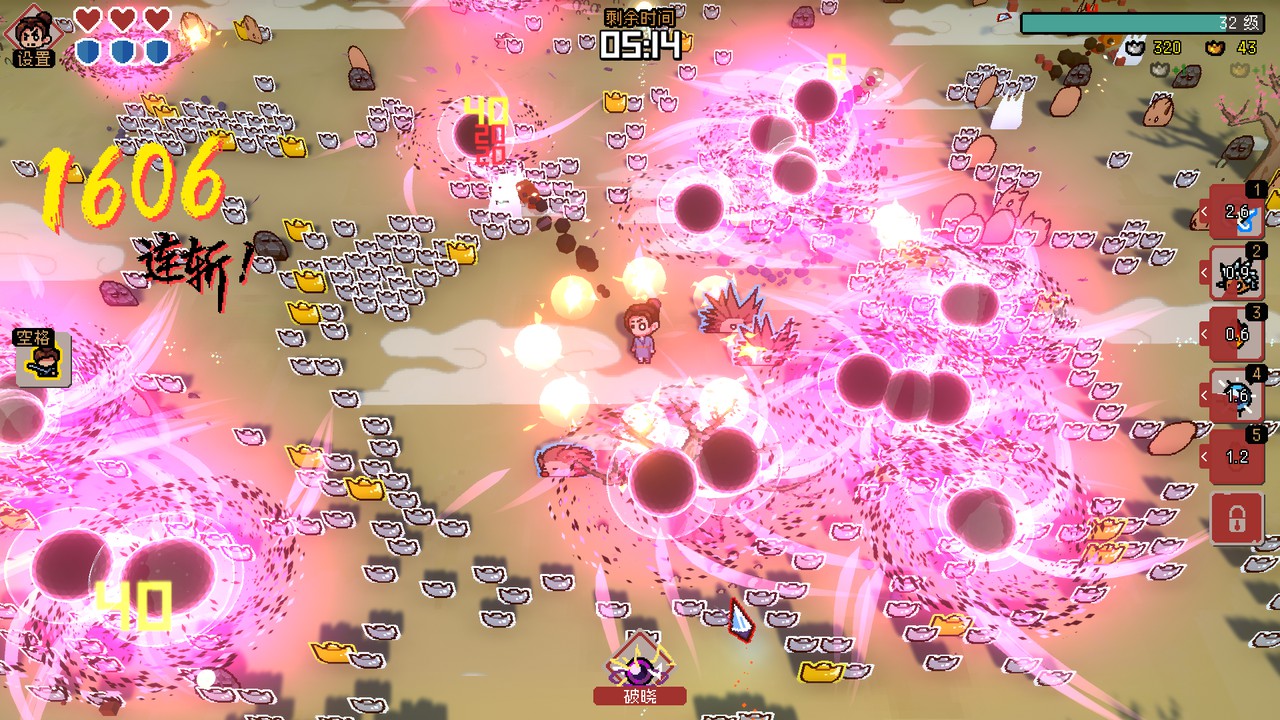The width and height of the screenshot is (1280, 720).
Task: Select skill slot 3 with 0.6 cooldown
Action: click(1237, 334)
